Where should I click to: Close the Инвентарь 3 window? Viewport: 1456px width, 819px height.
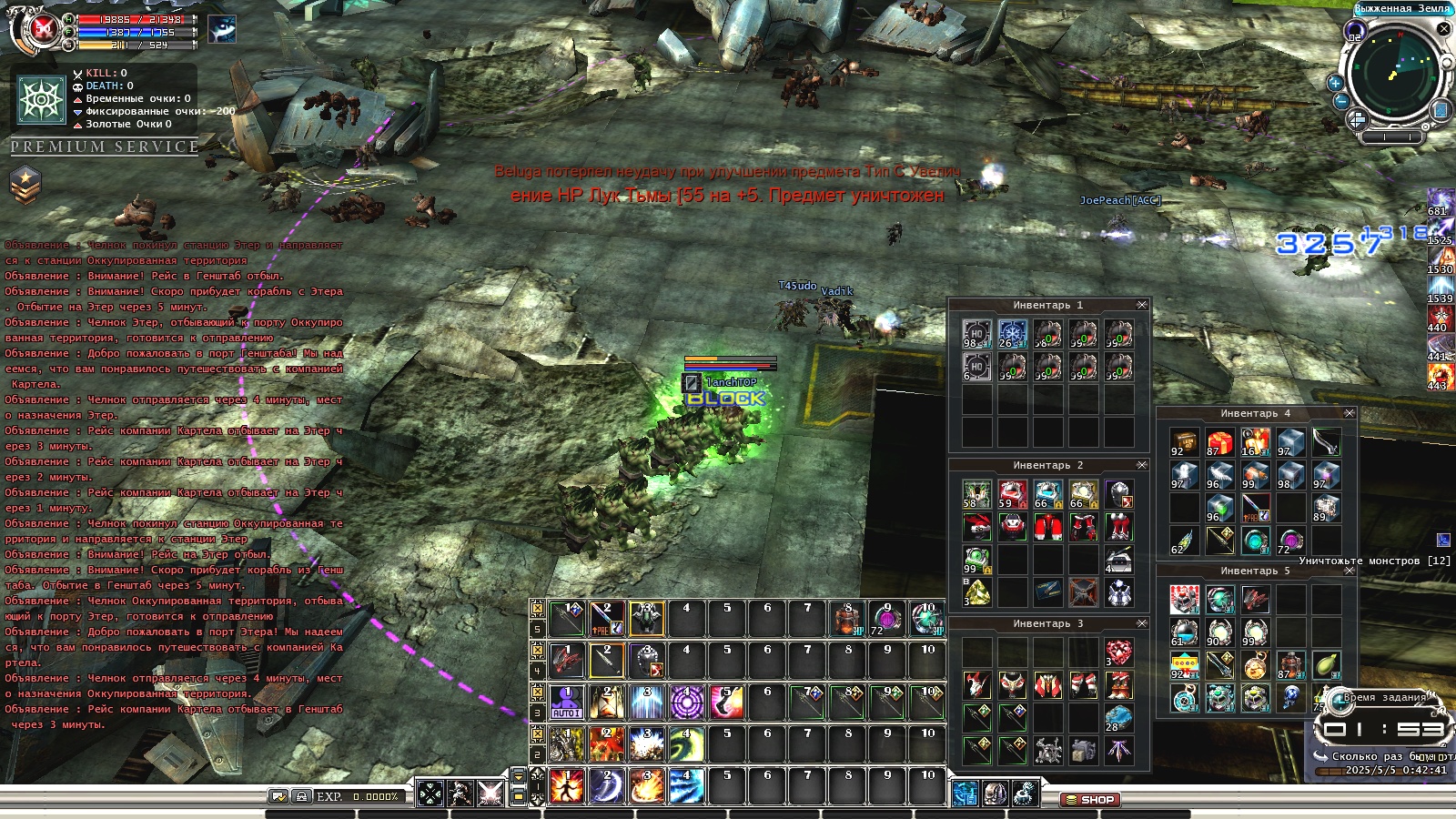[1142, 623]
